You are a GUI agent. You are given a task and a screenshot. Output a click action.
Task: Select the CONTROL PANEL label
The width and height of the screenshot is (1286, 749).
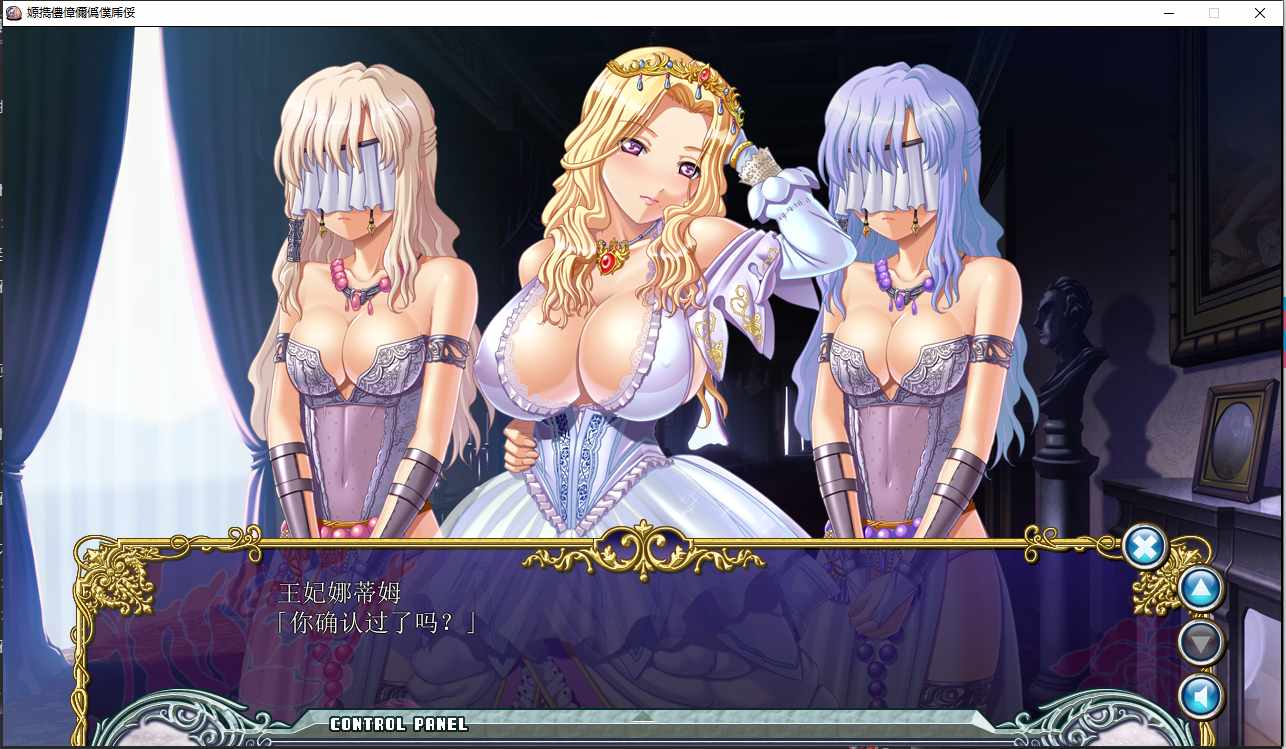point(399,725)
